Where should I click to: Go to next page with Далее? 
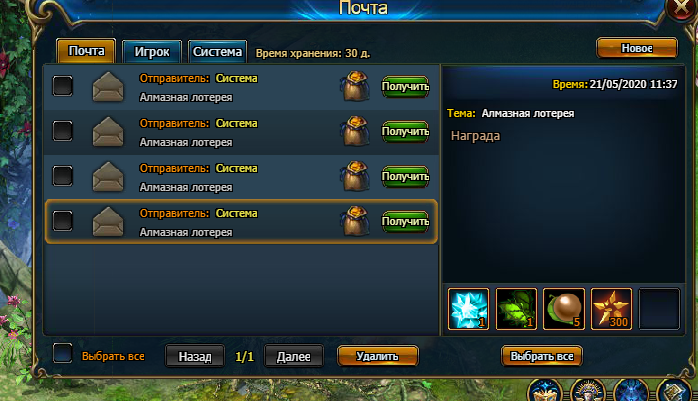pyautogui.click(x=294, y=356)
